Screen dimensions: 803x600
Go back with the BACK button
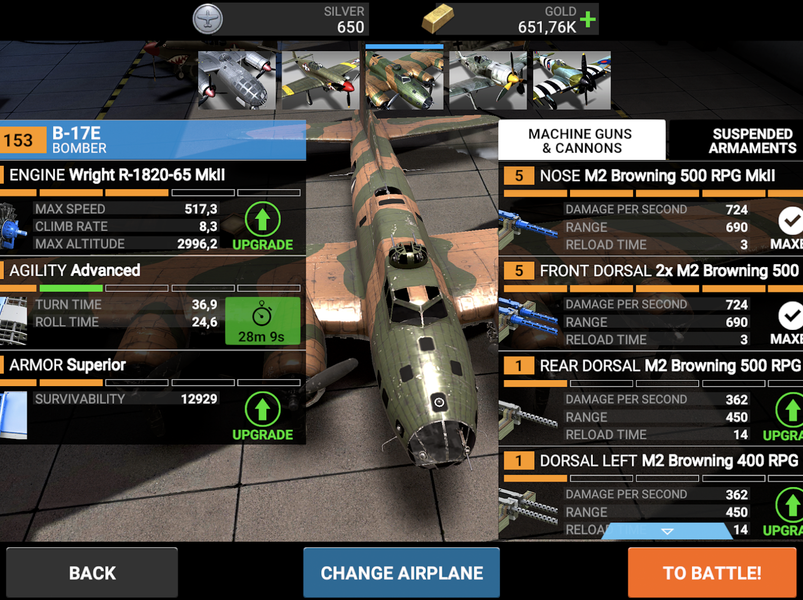[92, 573]
